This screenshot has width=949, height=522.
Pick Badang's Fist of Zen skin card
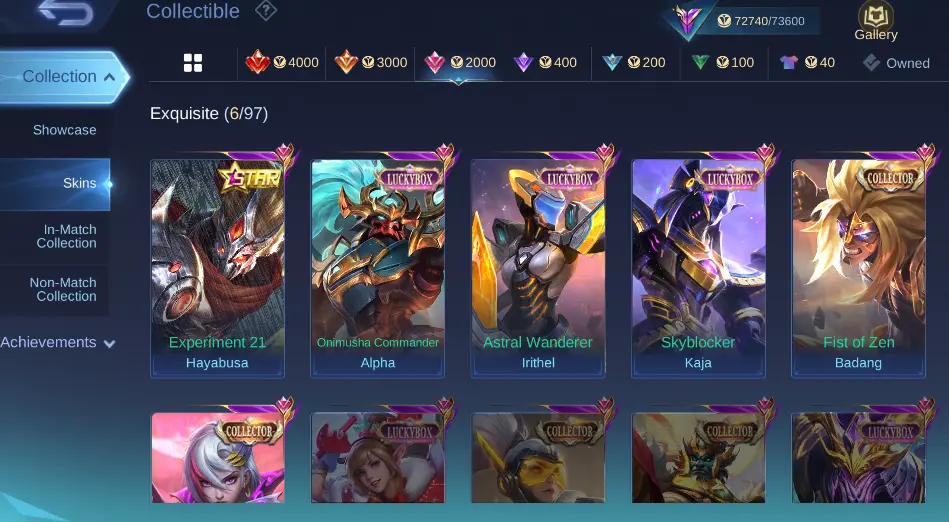click(x=858, y=268)
